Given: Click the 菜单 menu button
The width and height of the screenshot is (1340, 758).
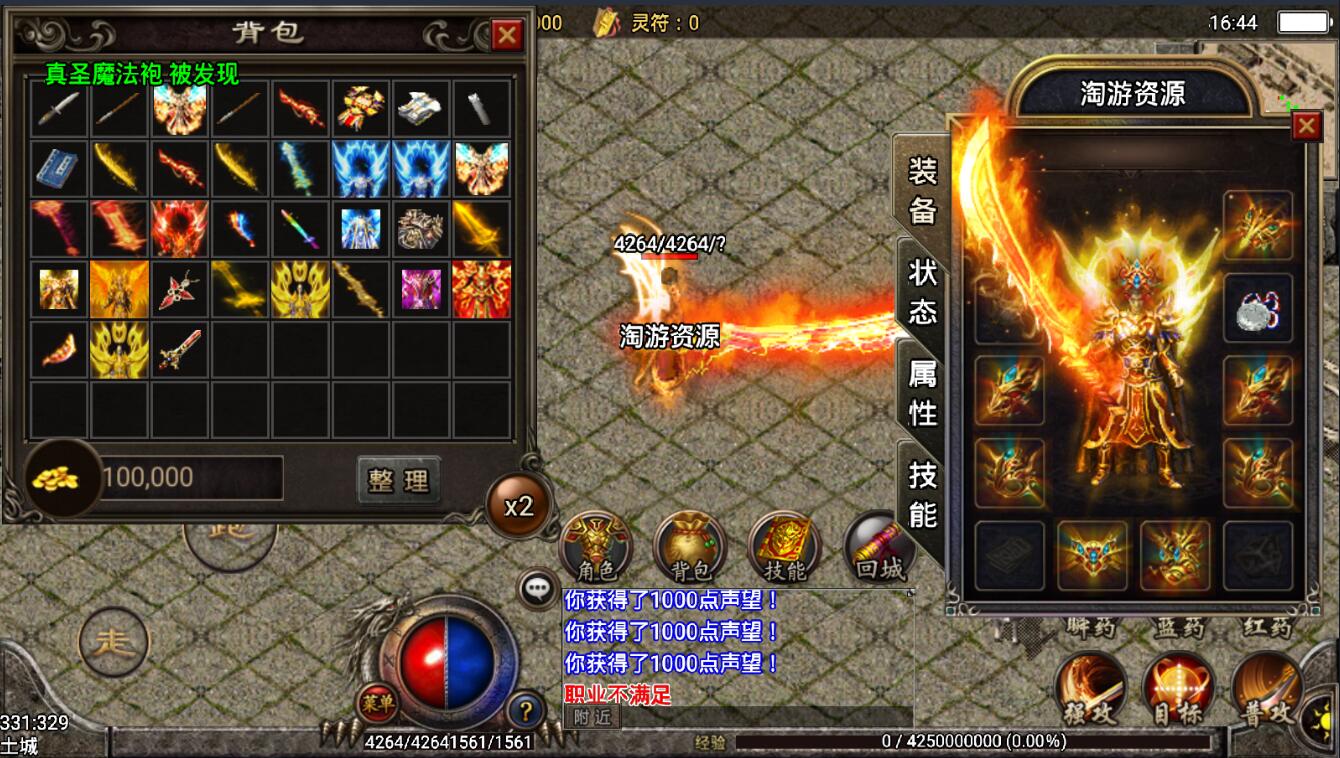Looking at the screenshot, I should 378,702.
